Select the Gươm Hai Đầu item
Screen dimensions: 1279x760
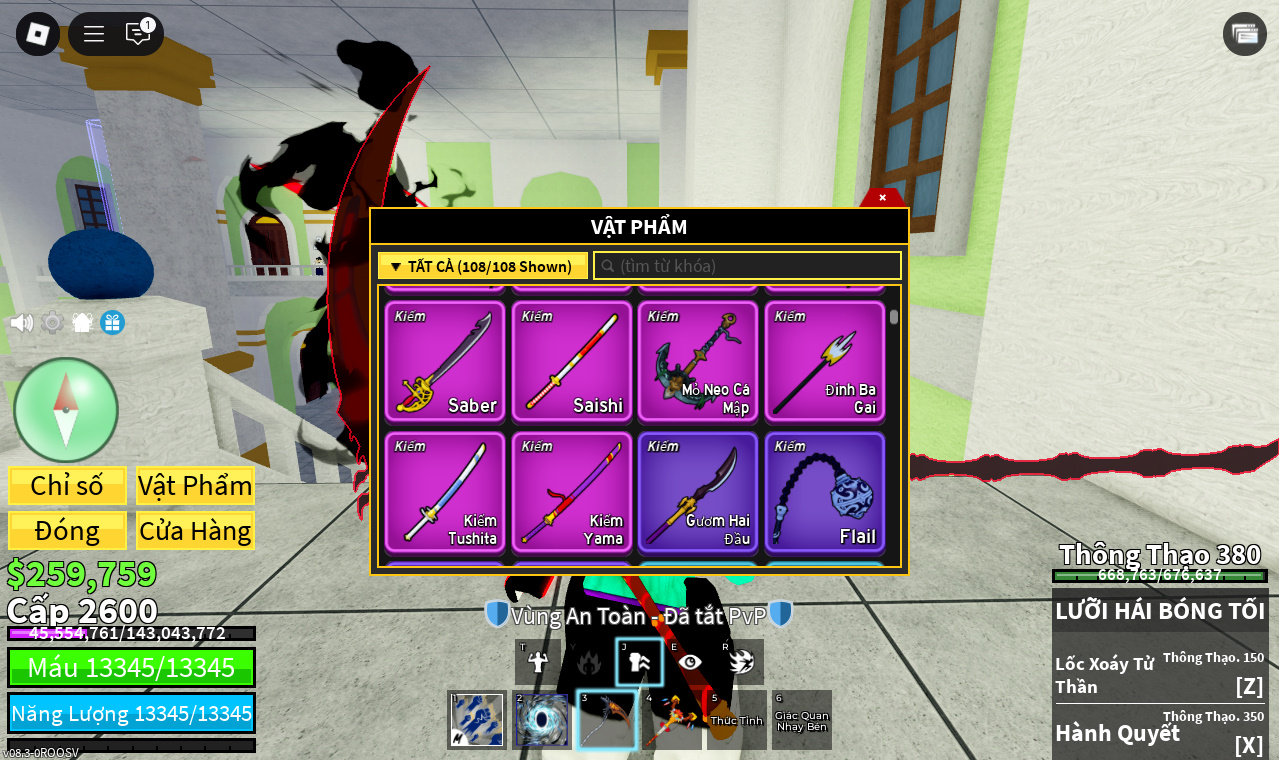tap(698, 492)
